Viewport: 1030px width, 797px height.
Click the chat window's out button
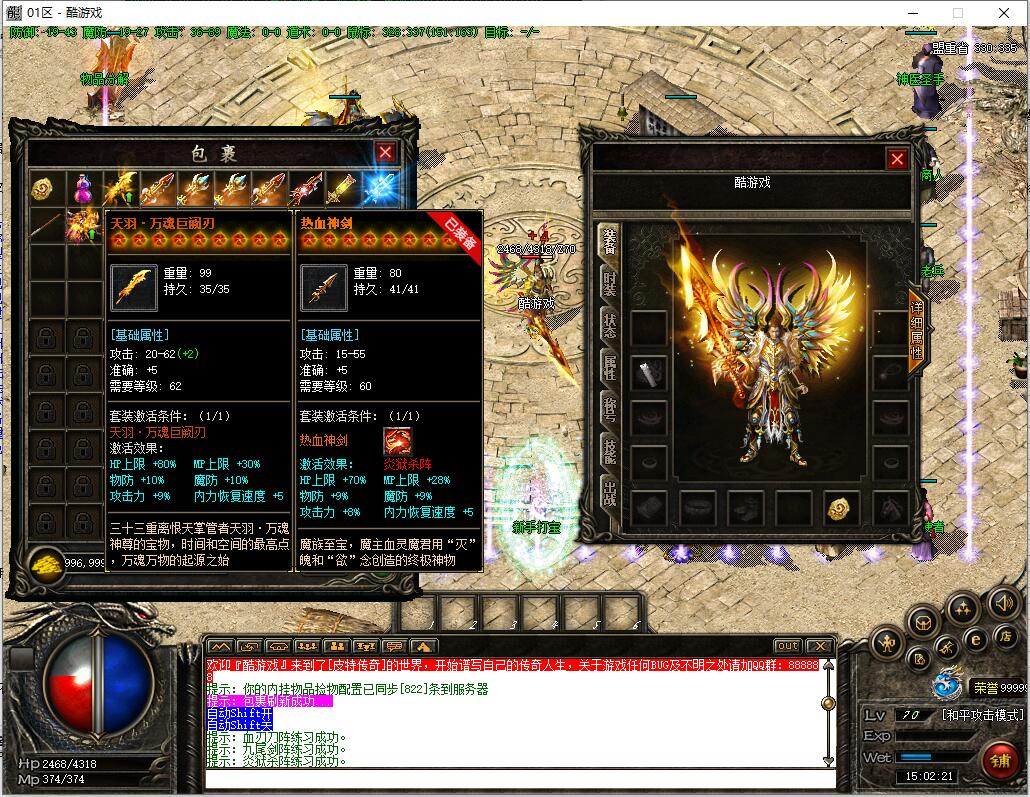[788, 646]
